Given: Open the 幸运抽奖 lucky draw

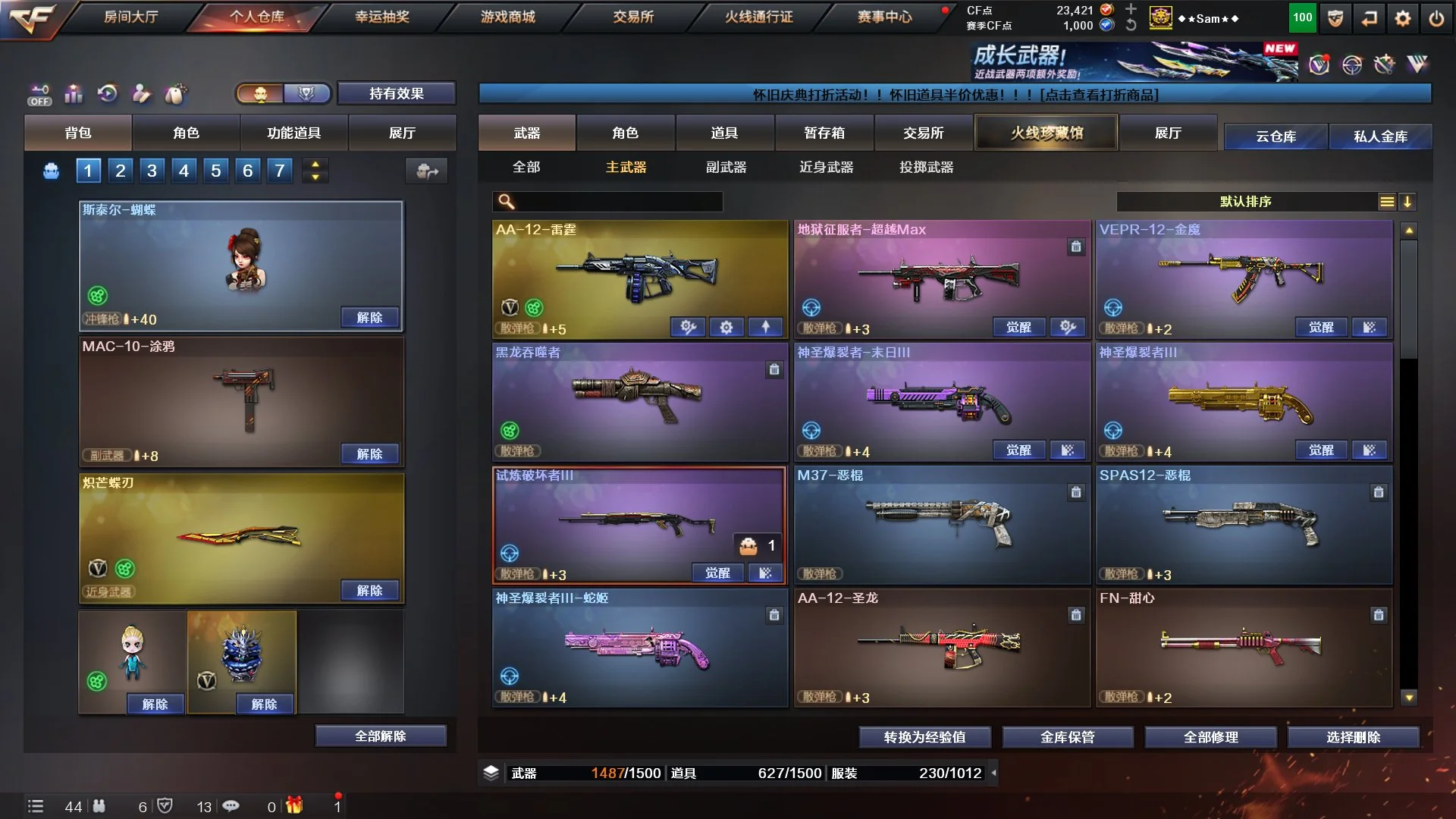Looking at the screenshot, I should point(382,17).
